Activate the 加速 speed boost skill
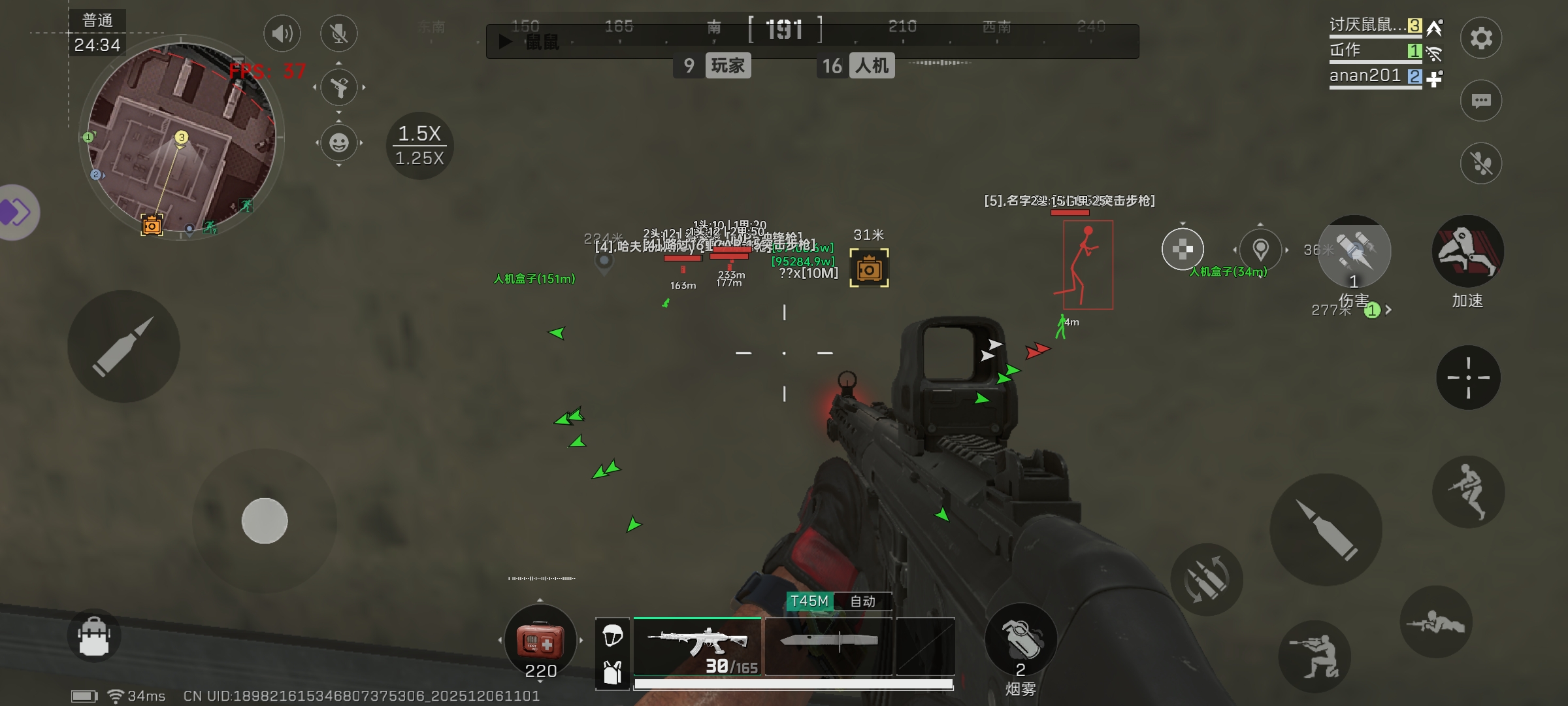 pos(1467,252)
